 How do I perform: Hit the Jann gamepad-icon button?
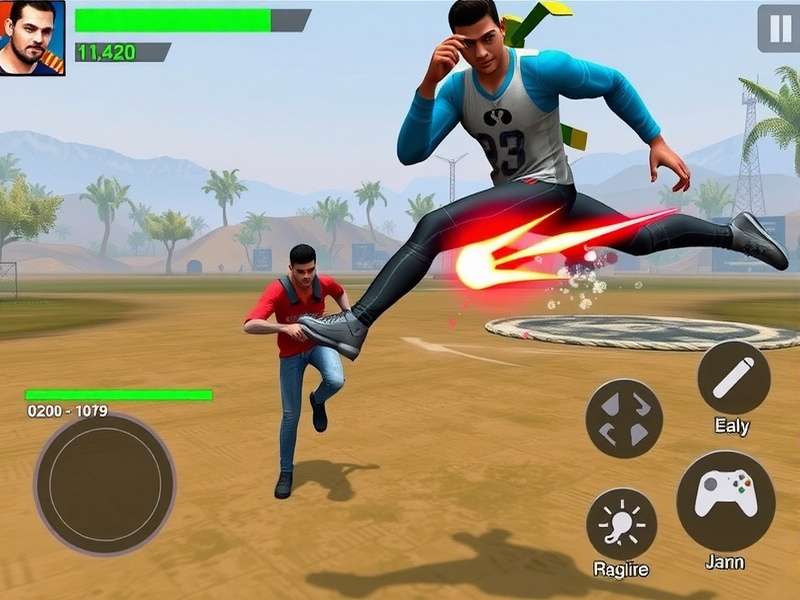725,500
